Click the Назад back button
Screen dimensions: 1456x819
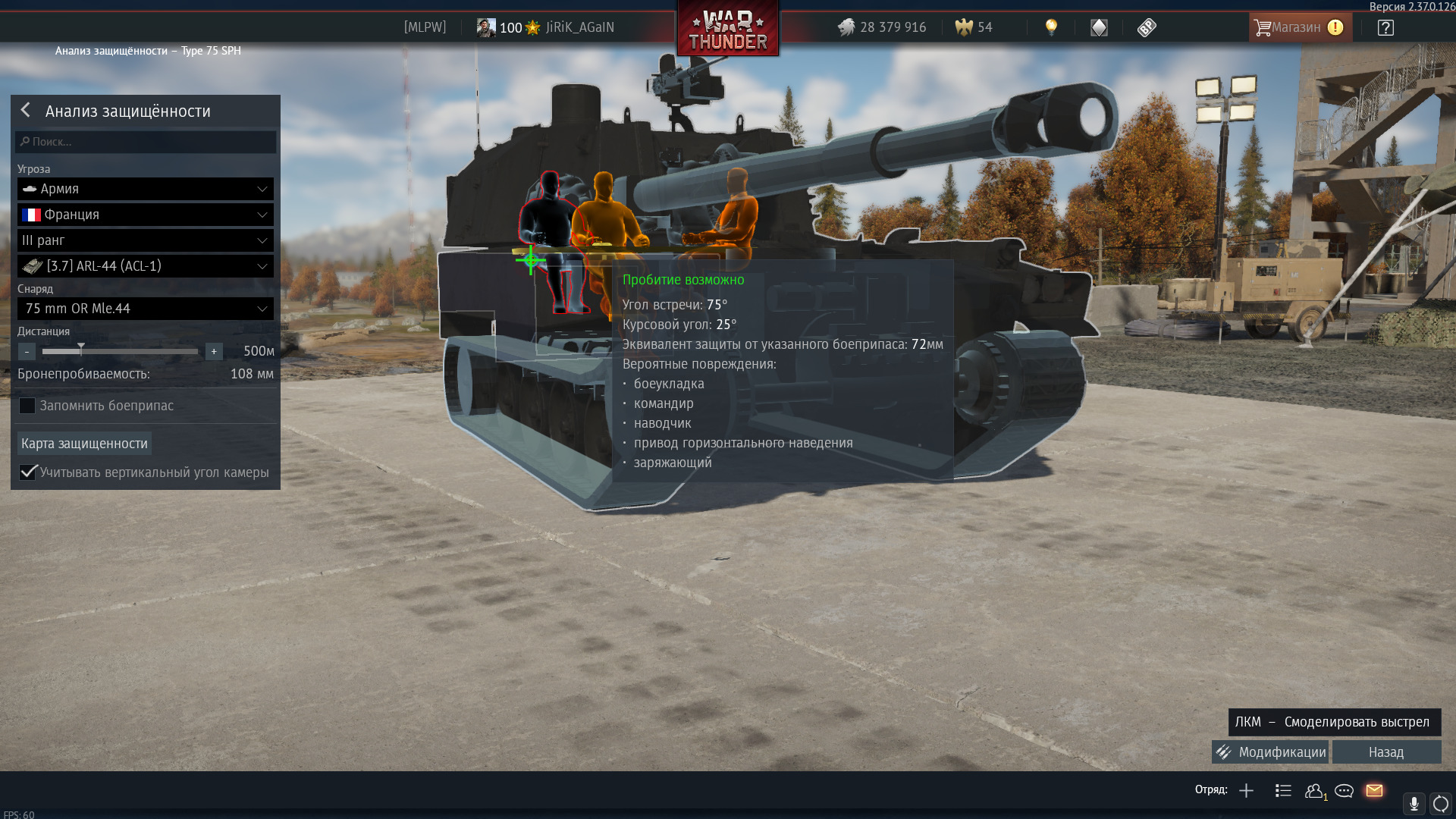tap(1386, 752)
